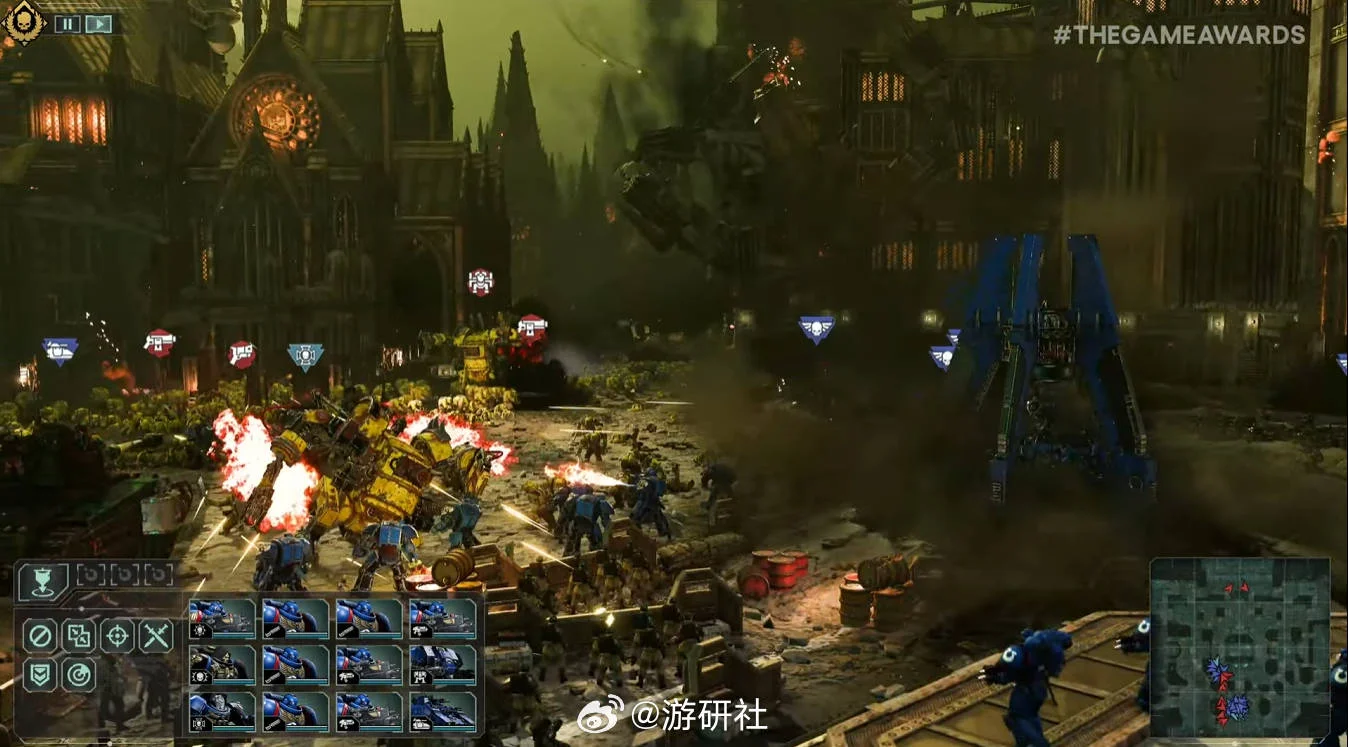Click the circular radar command icon
This screenshot has height=747, width=1348.
click(x=79, y=675)
